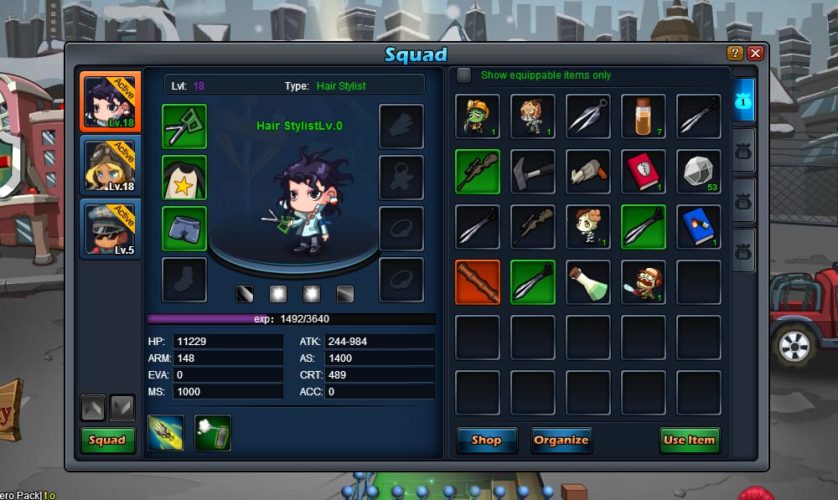Pick the orange potion bottle with count 7
Image resolution: width=838 pixels, height=500 pixels.
pos(643,116)
